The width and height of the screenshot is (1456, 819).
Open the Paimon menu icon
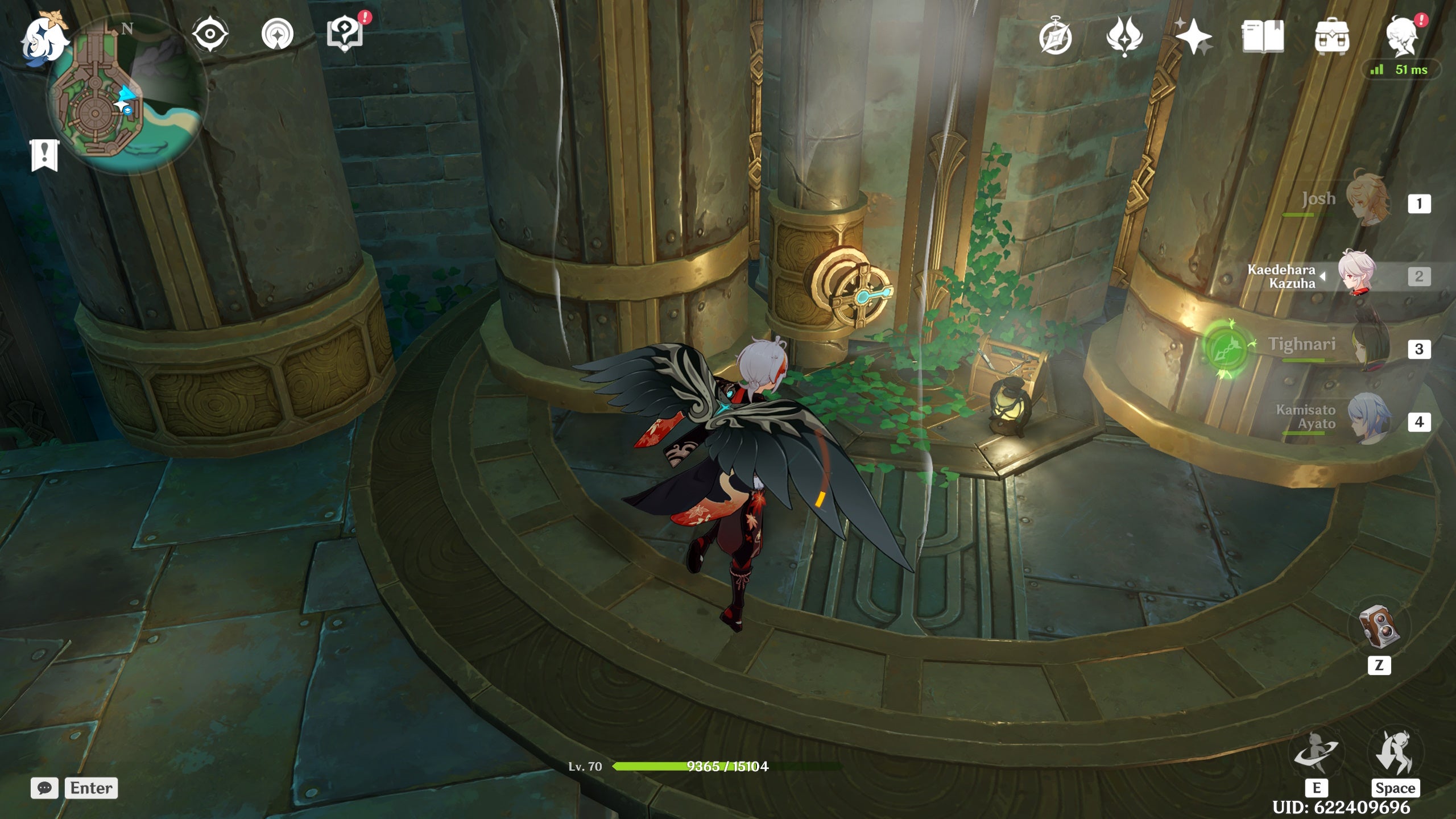click(x=44, y=39)
